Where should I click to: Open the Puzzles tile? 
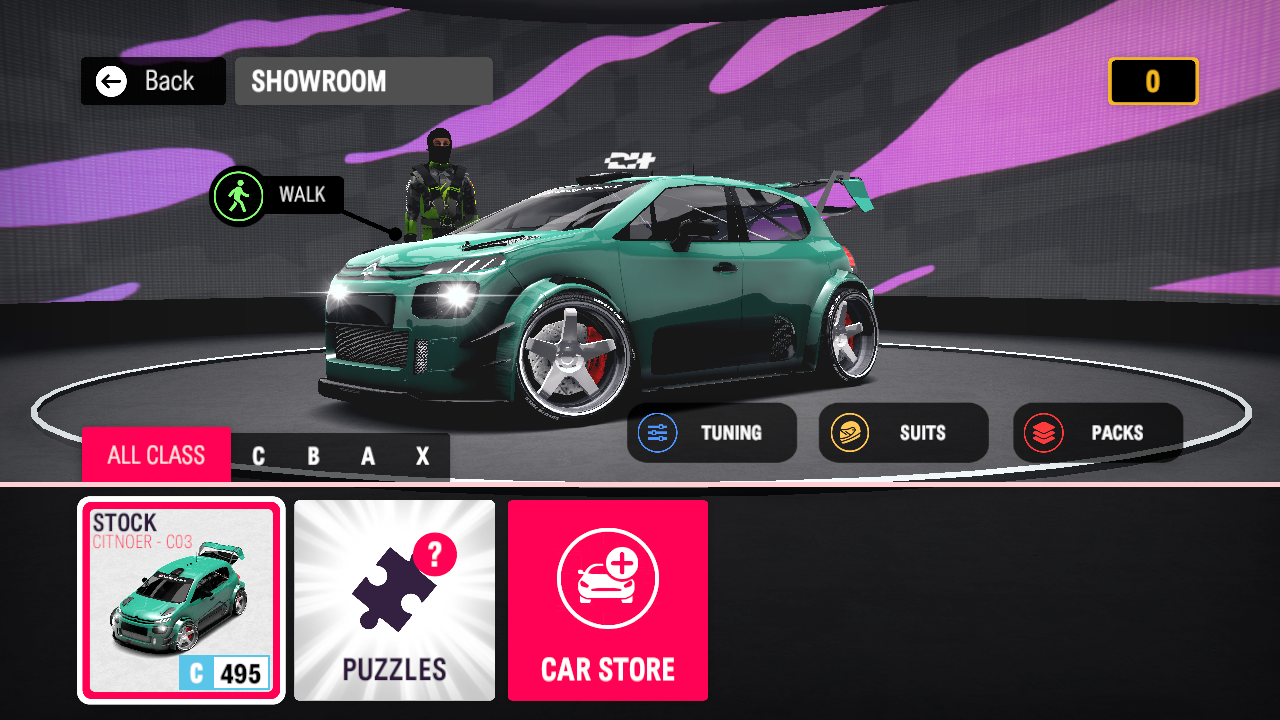pyautogui.click(x=394, y=600)
